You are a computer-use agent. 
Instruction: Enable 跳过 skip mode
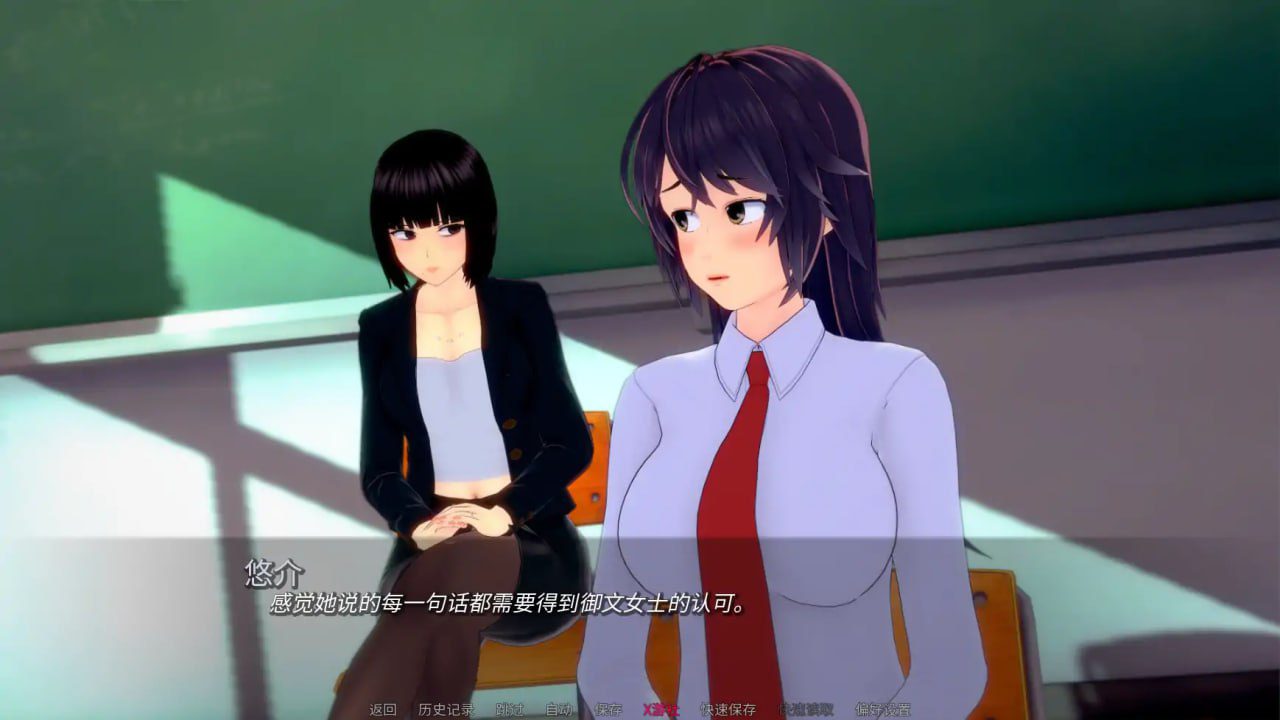[x=510, y=710]
